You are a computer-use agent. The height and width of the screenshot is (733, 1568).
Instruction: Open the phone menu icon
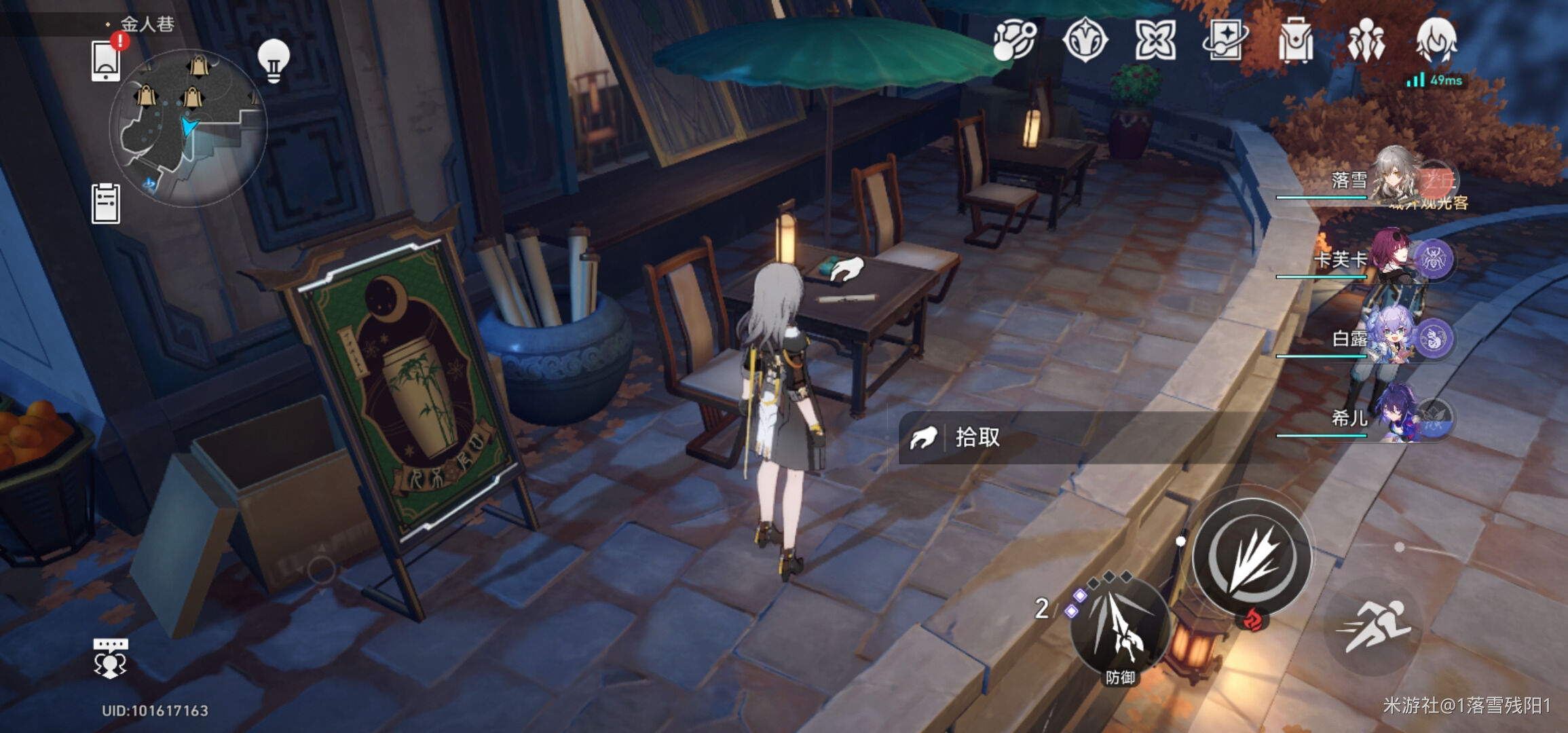pyautogui.click(x=107, y=60)
